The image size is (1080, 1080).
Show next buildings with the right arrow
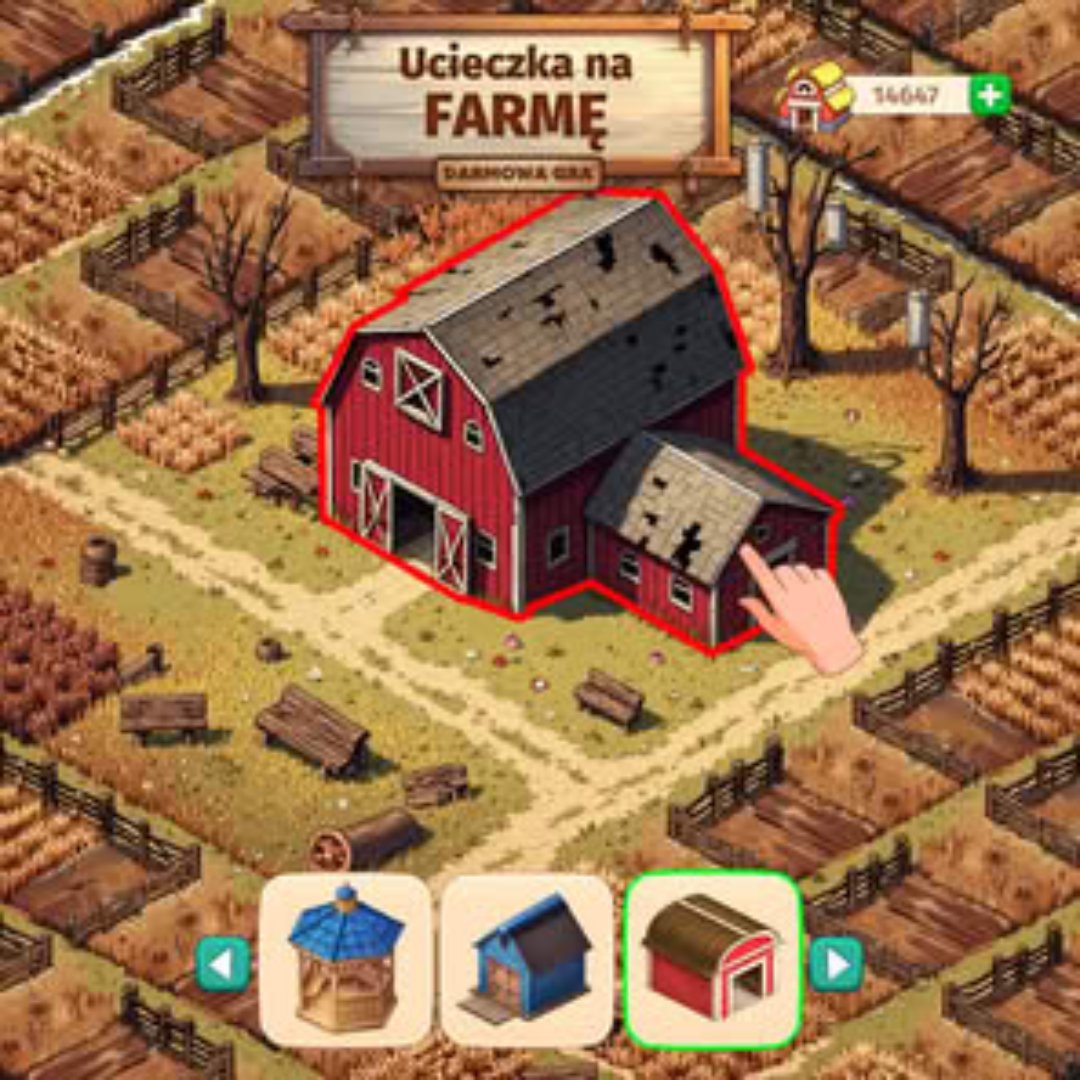(835, 964)
